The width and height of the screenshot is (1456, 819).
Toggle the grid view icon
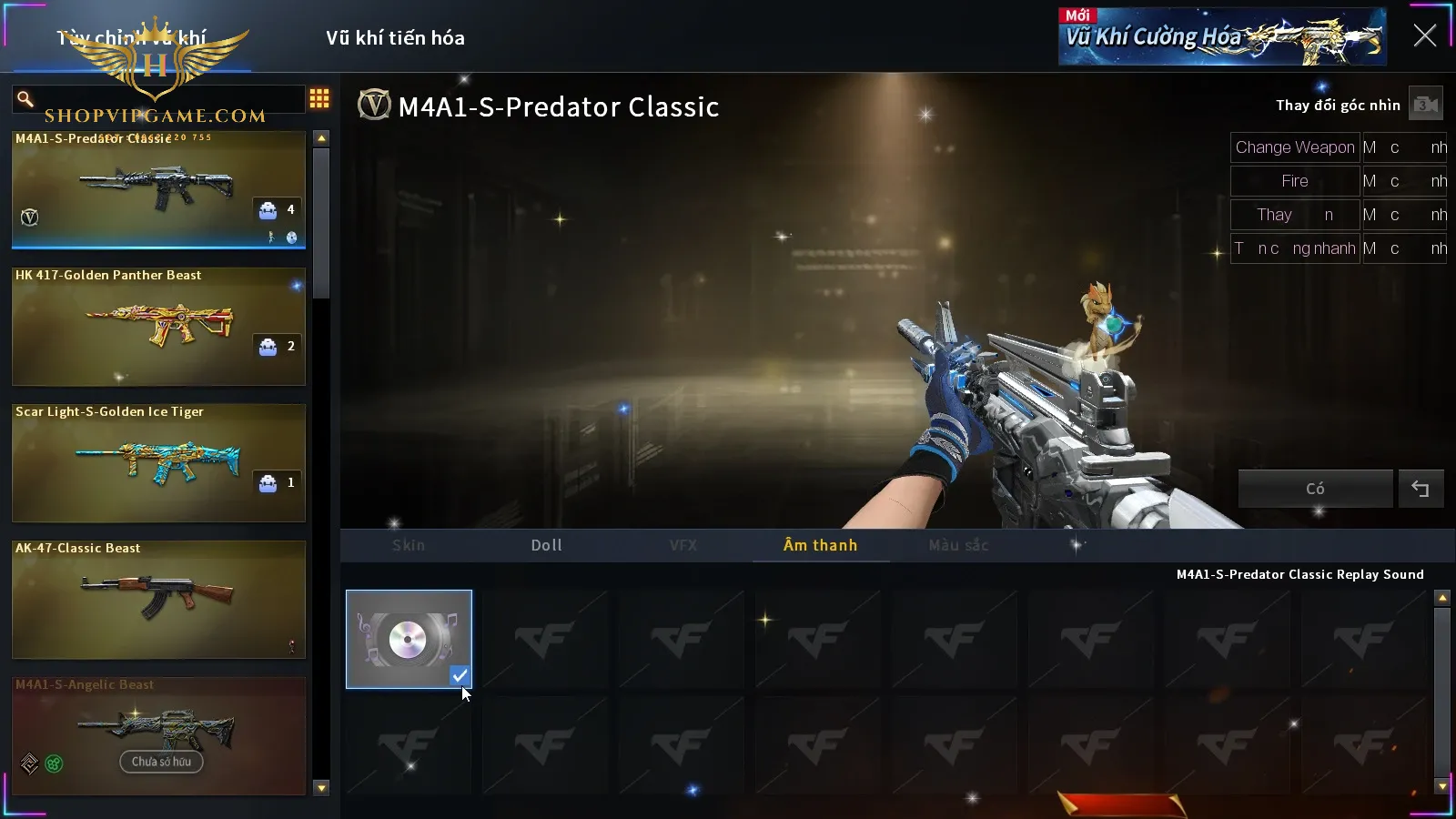pos(319,98)
